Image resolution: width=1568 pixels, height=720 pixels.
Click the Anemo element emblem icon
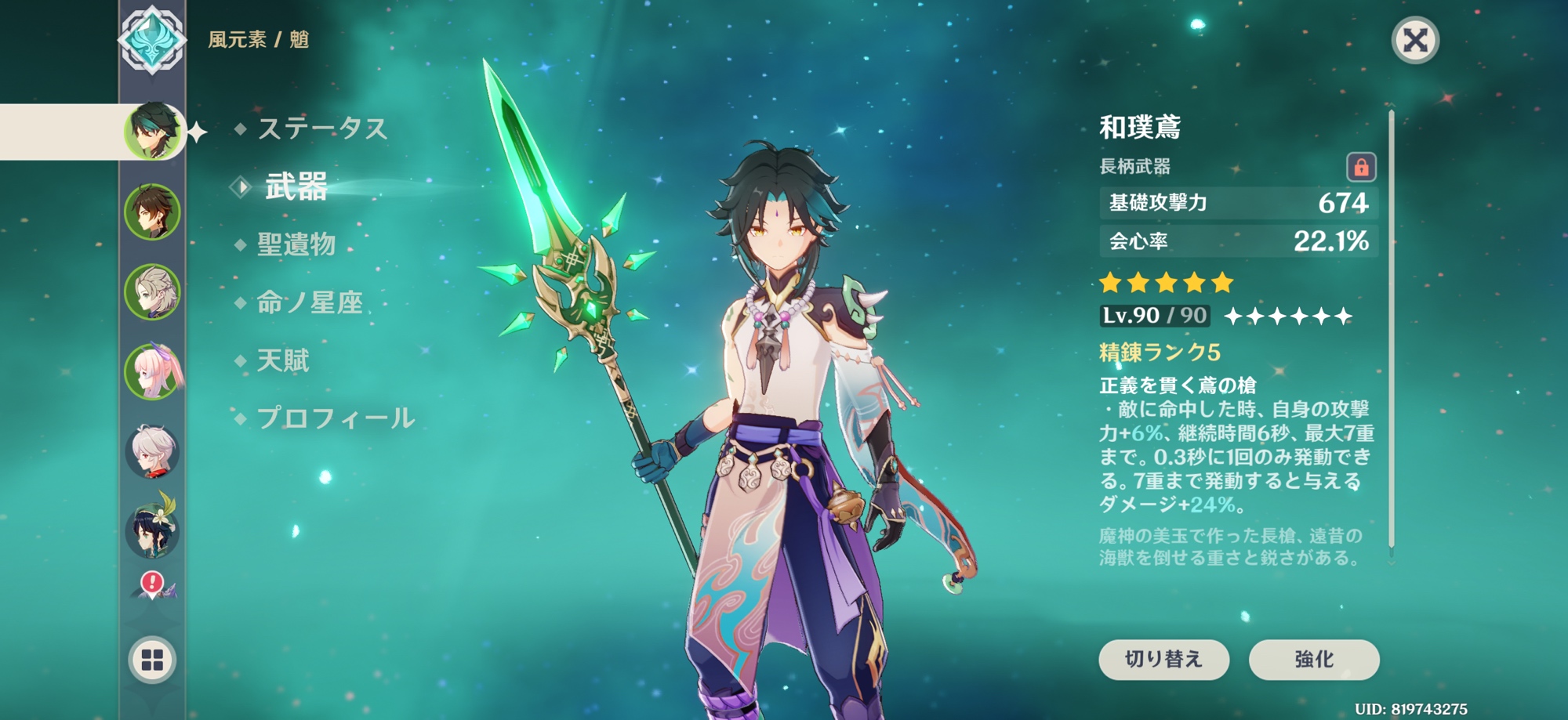(x=152, y=40)
